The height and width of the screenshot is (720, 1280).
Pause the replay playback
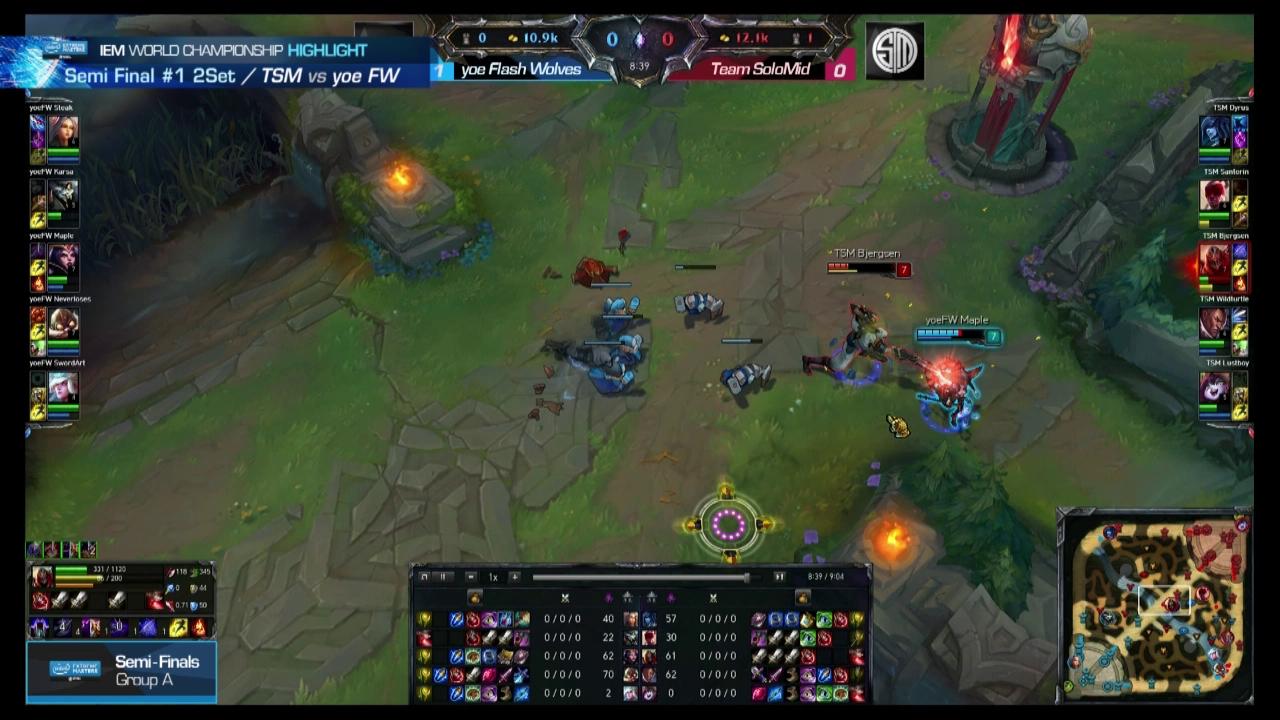tap(443, 576)
